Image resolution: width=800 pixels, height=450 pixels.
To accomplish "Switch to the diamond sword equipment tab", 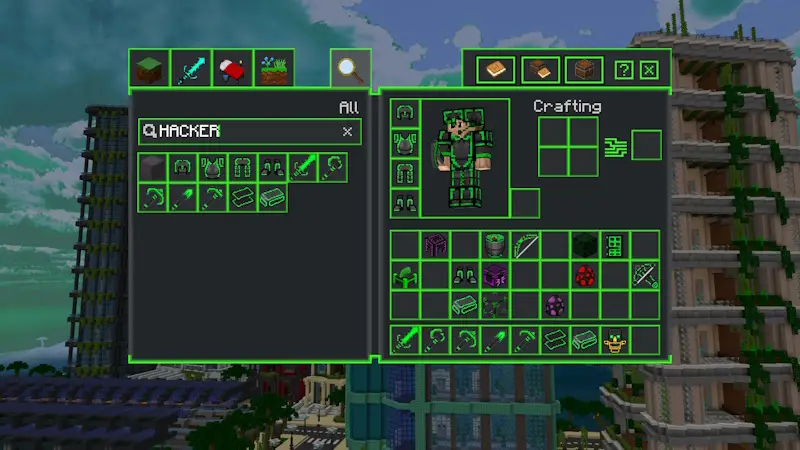I will [189, 70].
